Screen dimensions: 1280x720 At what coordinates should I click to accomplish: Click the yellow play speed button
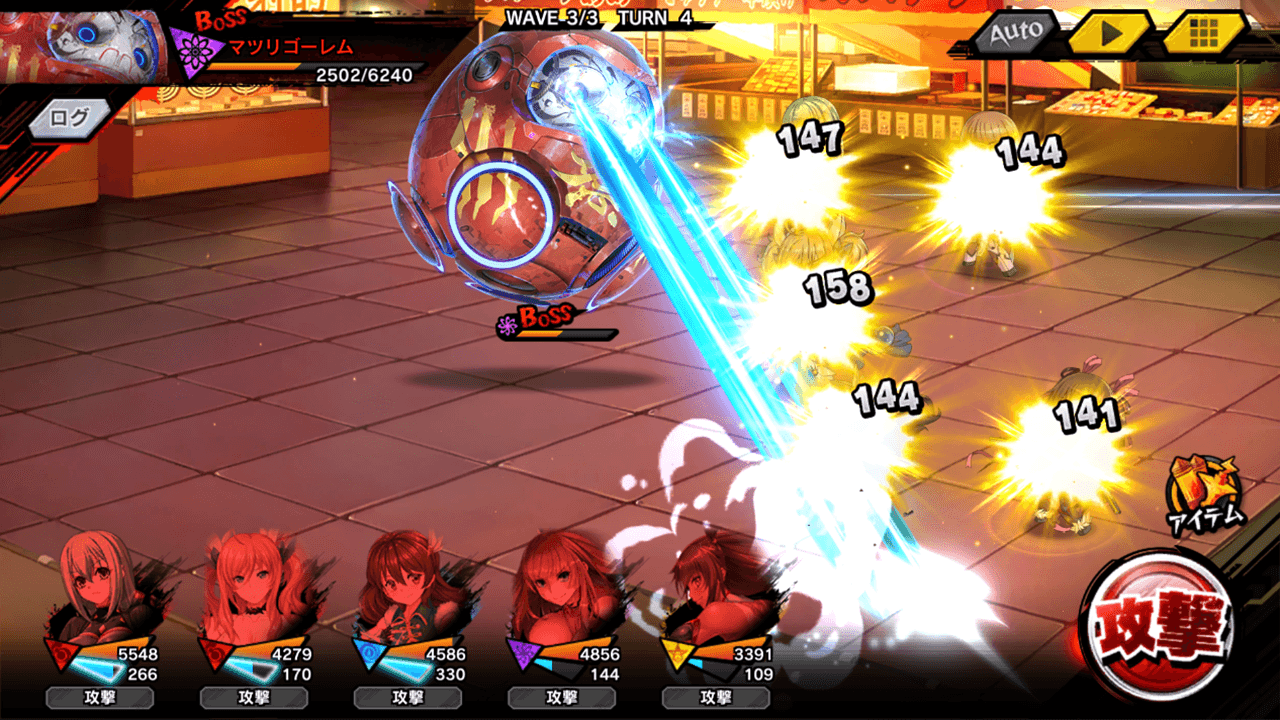click(x=1109, y=33)
